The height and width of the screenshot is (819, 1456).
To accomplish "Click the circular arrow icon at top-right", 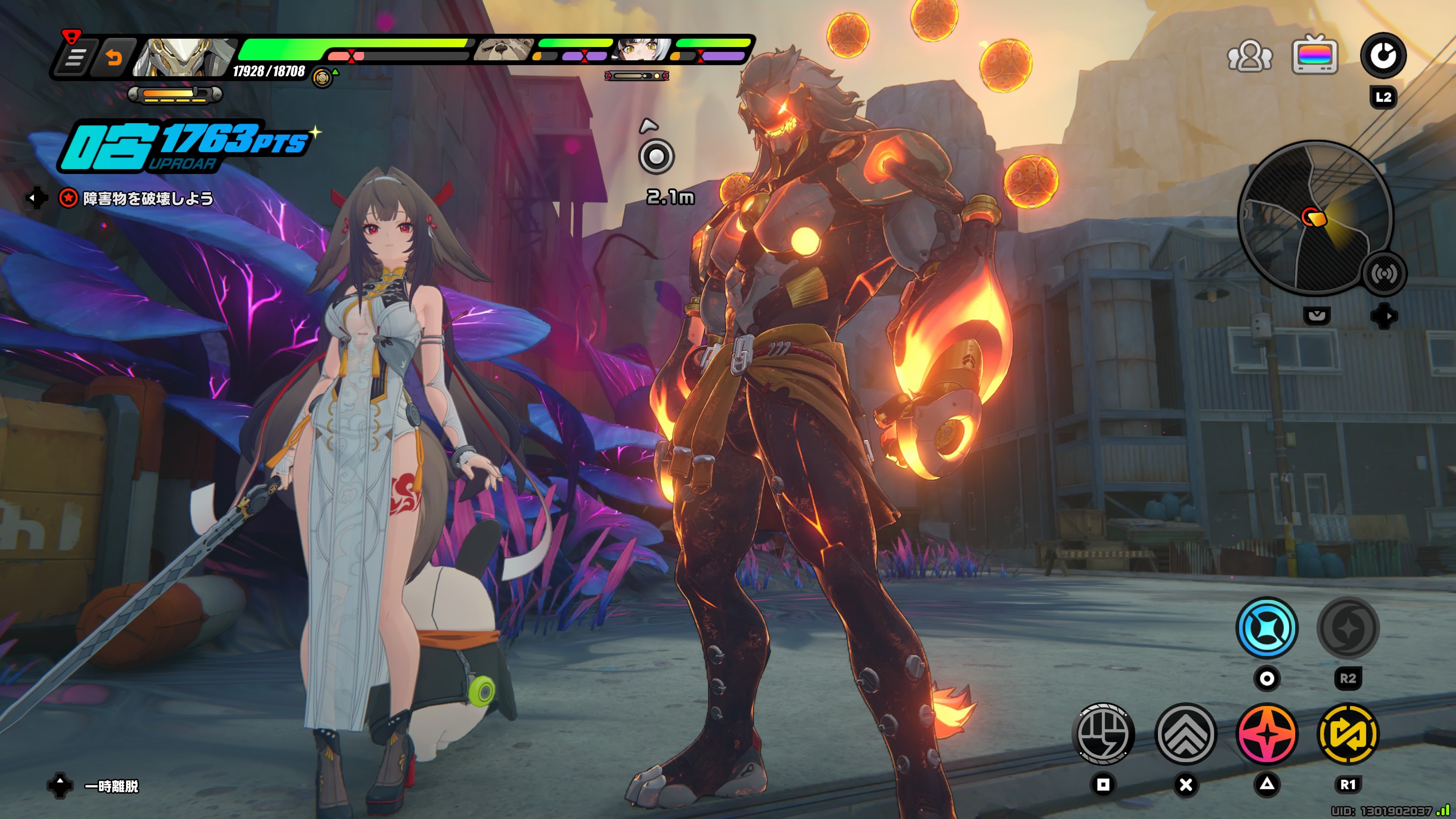I will (1382, 55).
